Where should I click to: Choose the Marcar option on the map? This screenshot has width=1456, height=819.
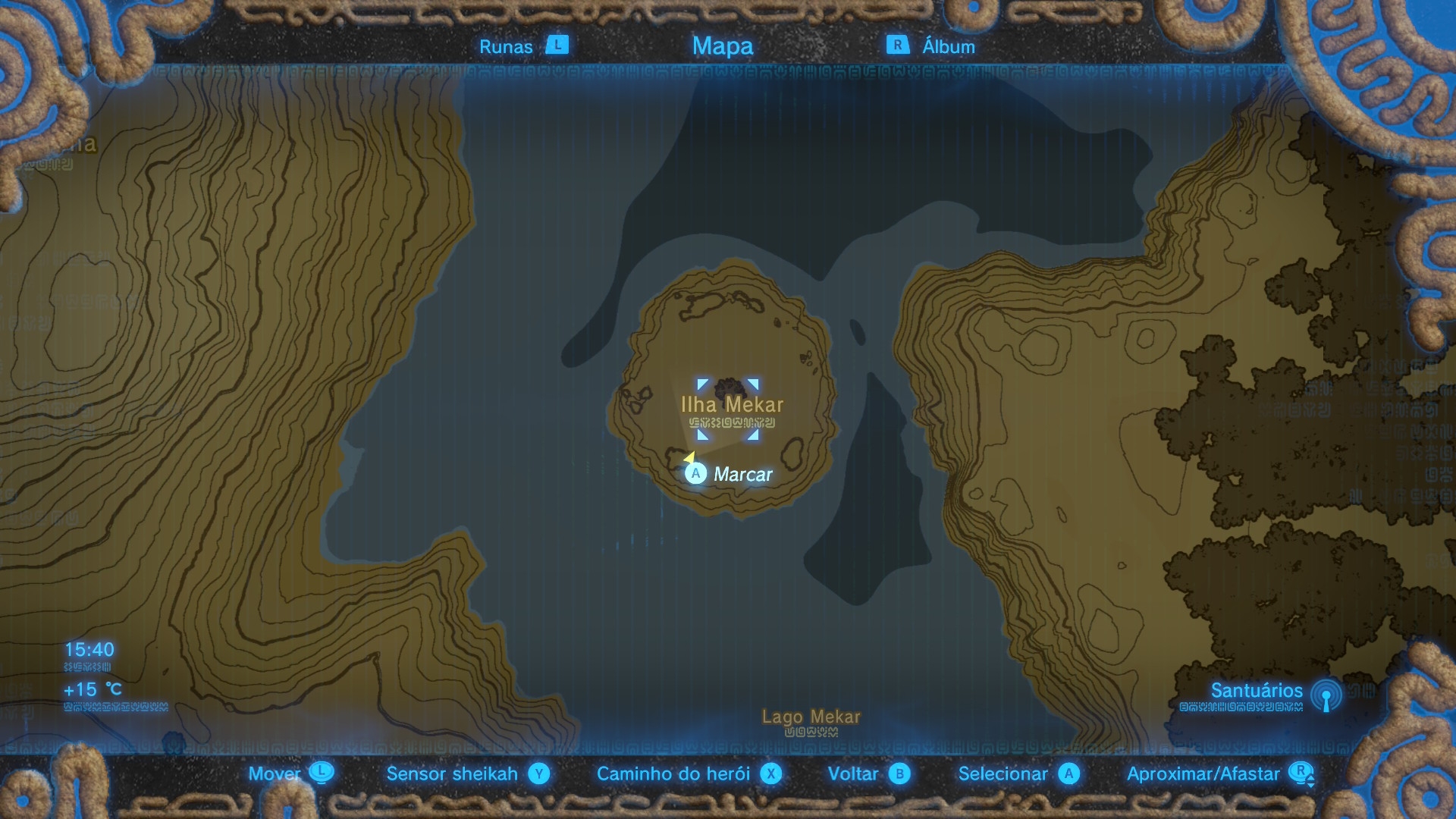click(742, 475)
